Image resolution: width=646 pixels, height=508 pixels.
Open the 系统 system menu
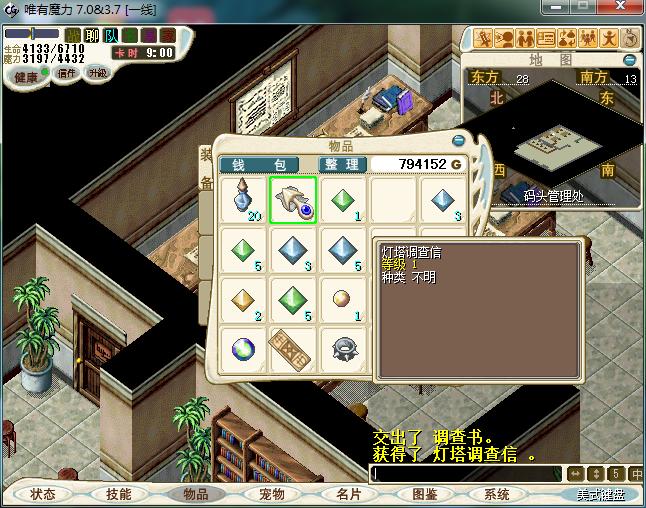pyautogui.click(x=496, y=494)
